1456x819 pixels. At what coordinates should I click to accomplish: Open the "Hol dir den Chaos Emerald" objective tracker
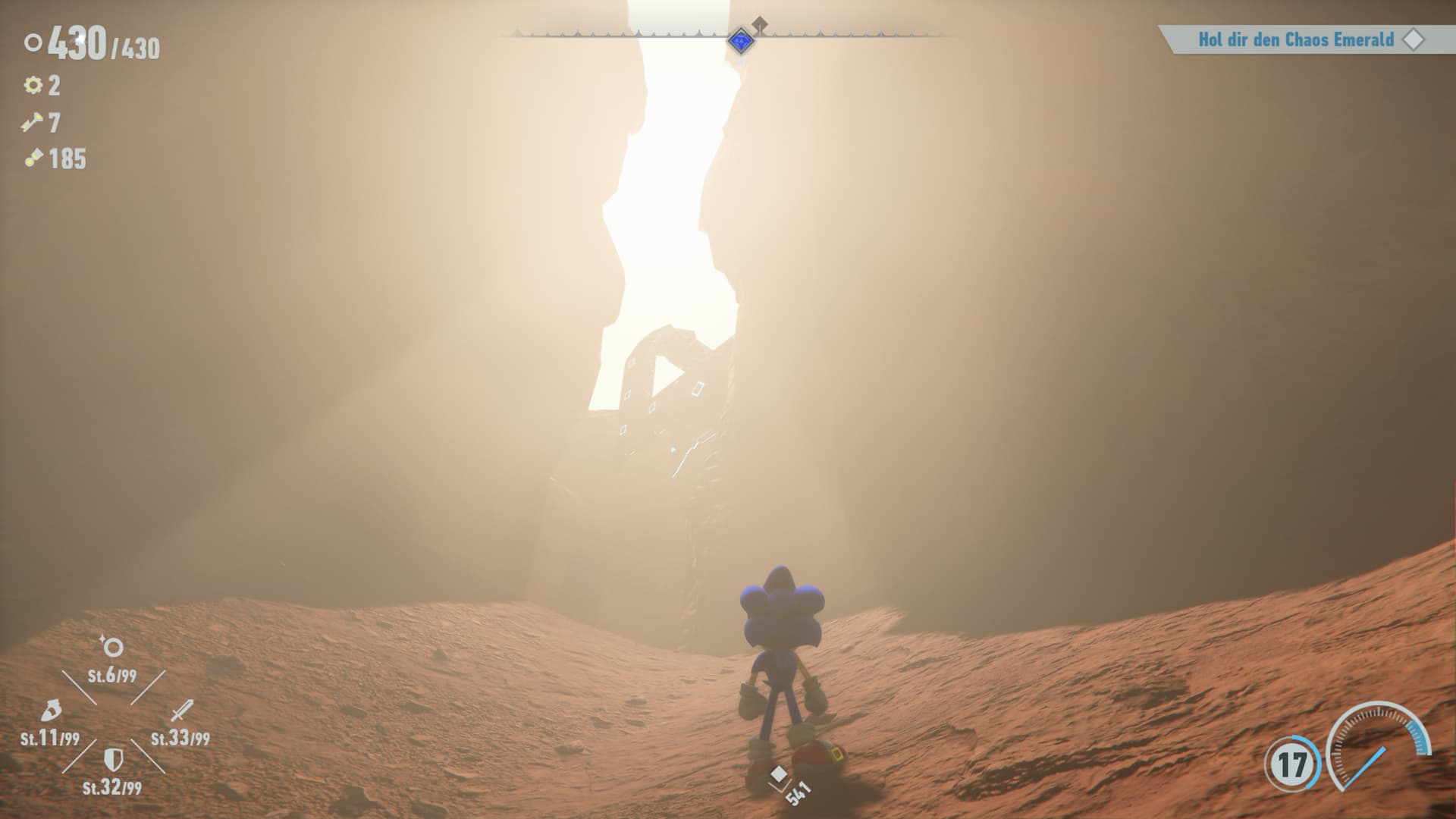1297,39
